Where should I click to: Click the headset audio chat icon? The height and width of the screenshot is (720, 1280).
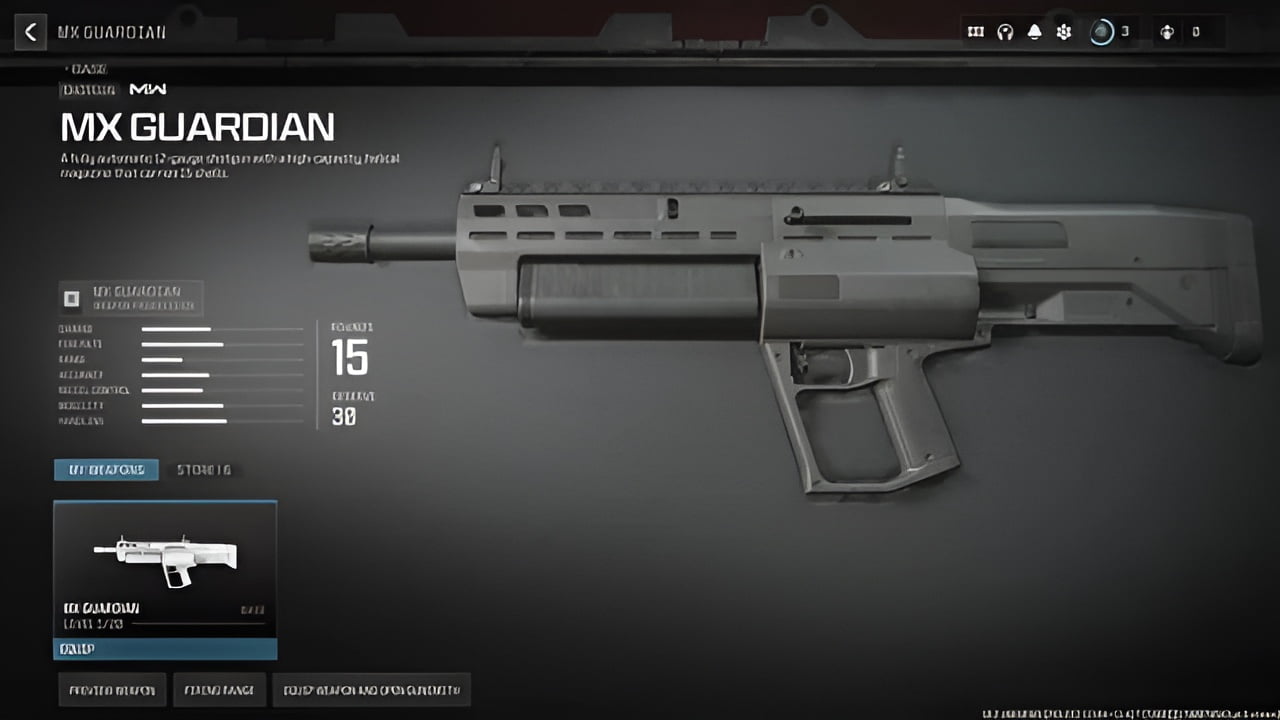point(1004,31)
